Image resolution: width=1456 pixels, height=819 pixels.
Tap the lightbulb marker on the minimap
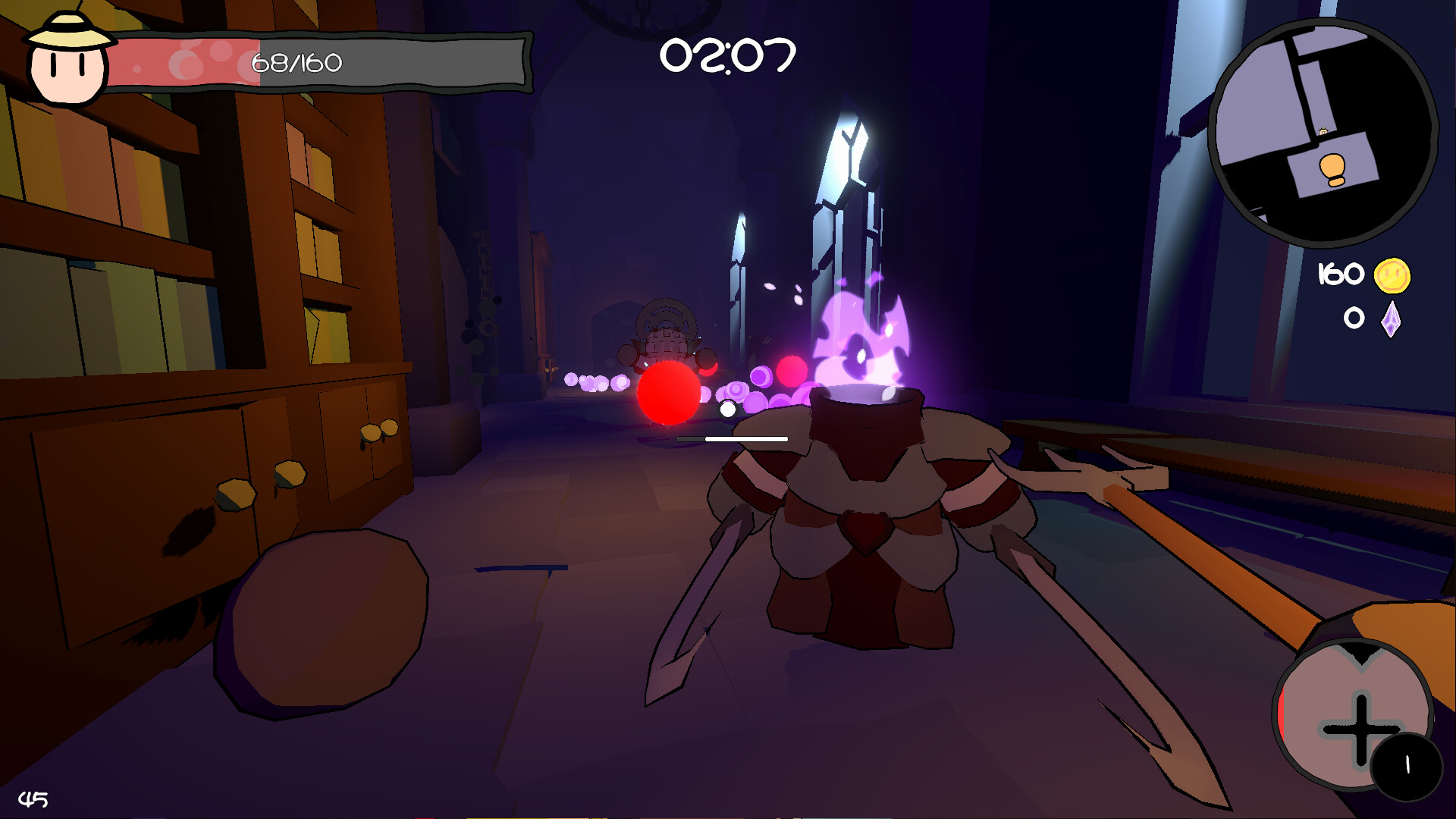pos(1331,170)
